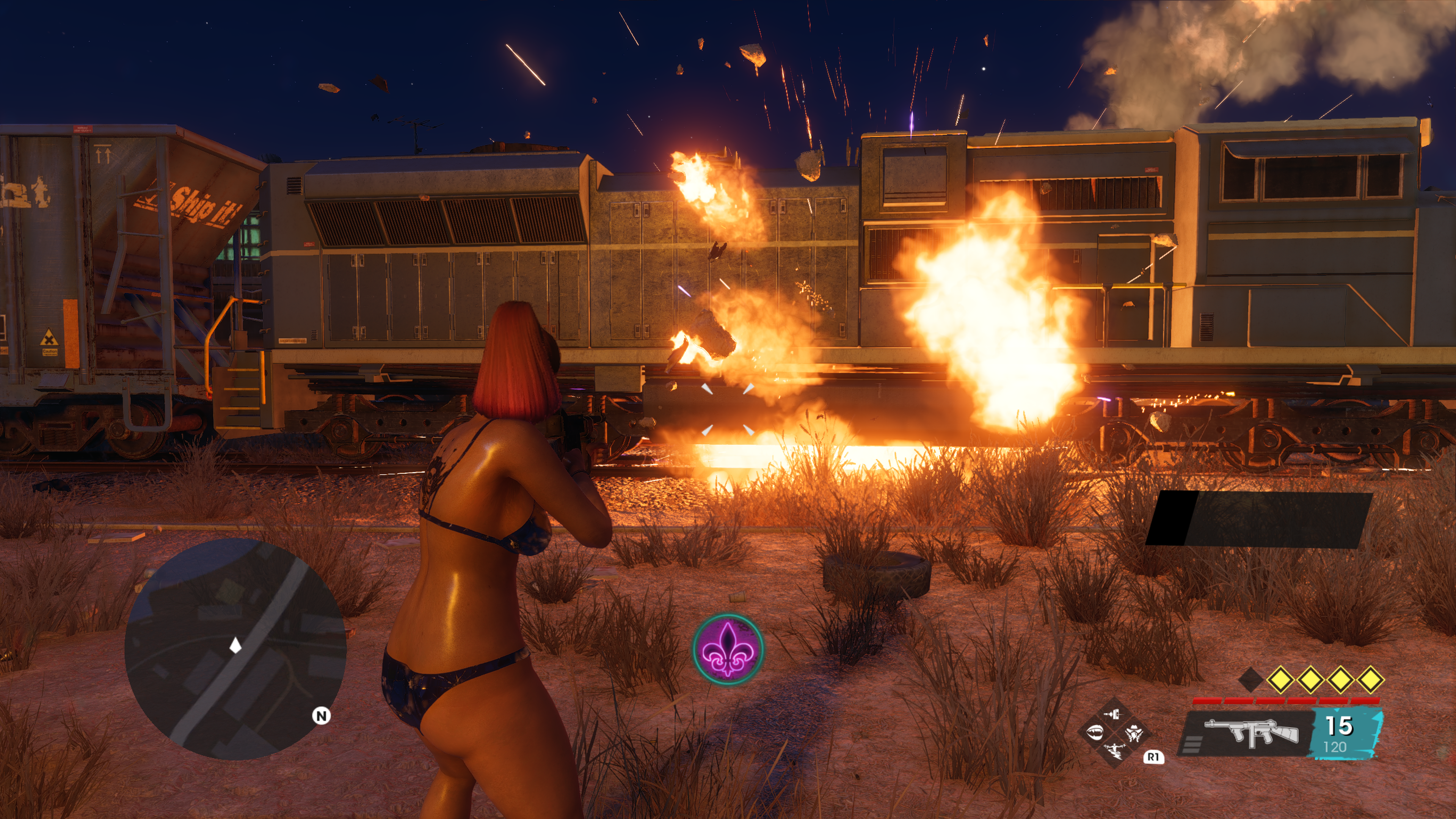
Task: Open the circular minimap
Action: [x=235, y=649]
